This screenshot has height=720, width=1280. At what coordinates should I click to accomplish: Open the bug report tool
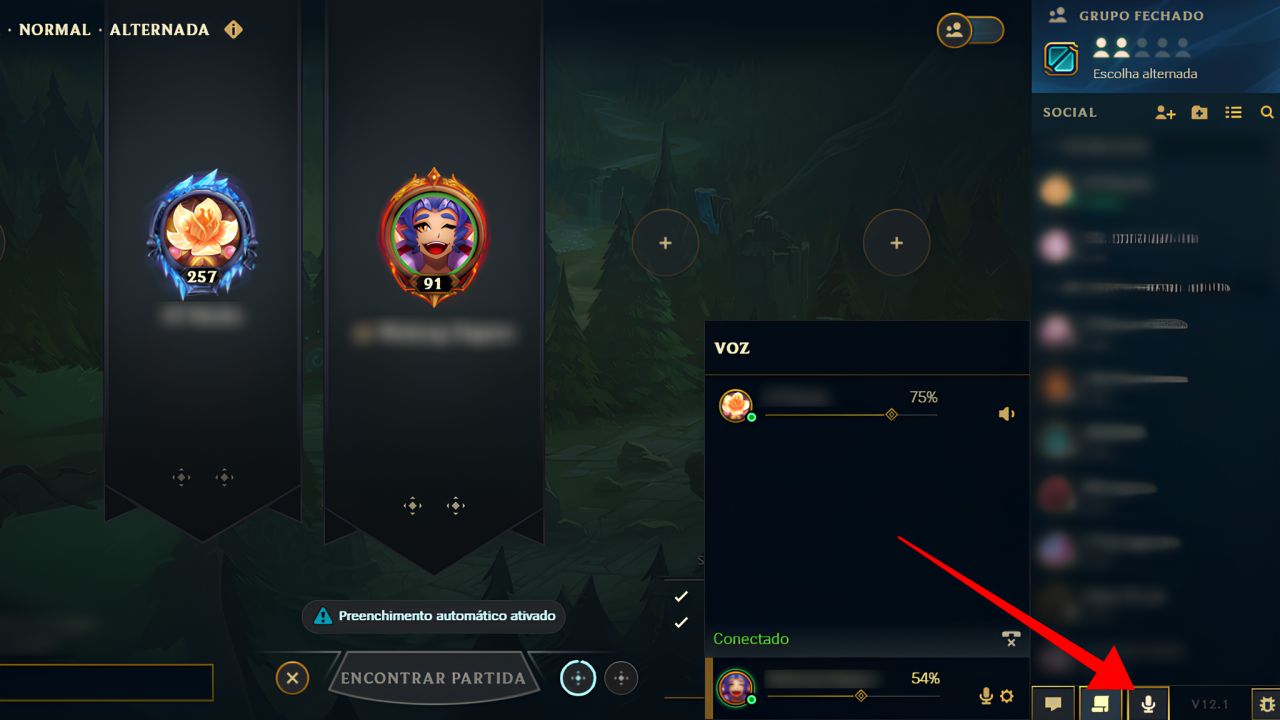(1268, 703)
